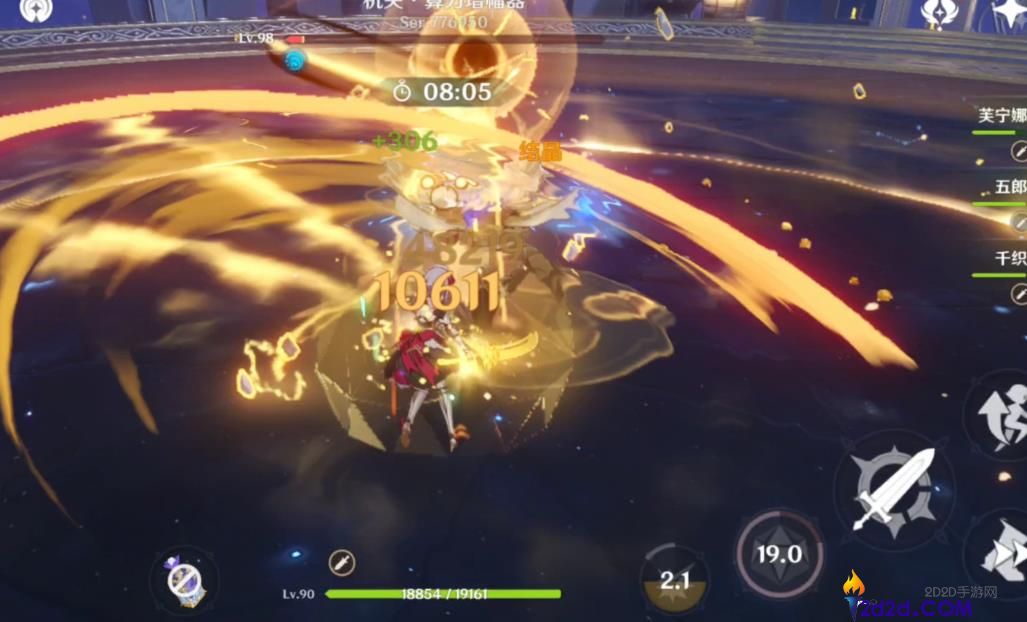Screen dimensions: 1027x622
Task: Switch to party member 芙宁娜
Action: [1001, 115]
